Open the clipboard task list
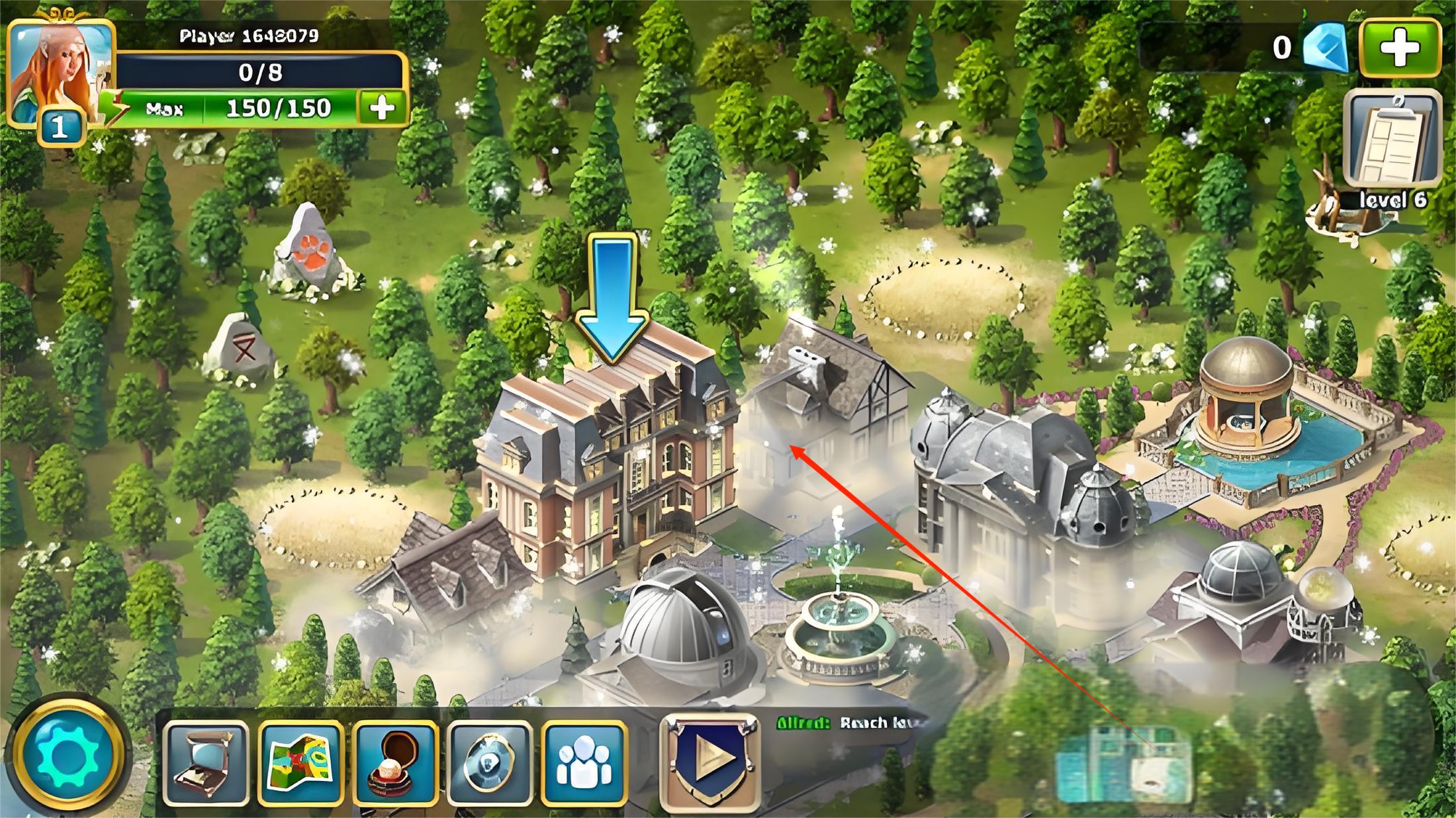The height and width of the screenshot is (818, 1456). point(1392,140)
